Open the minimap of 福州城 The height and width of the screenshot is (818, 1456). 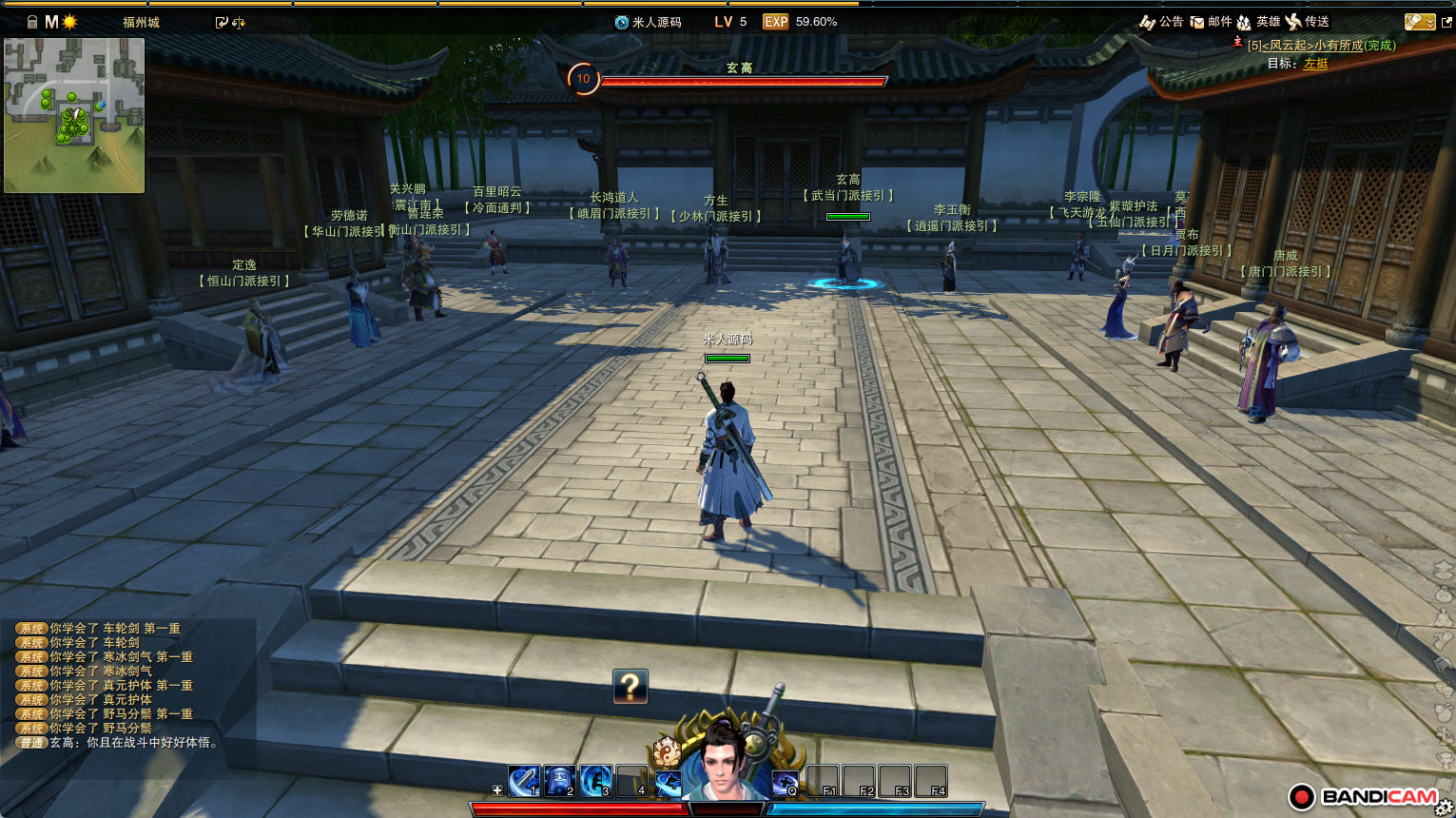tap(74, 115)
